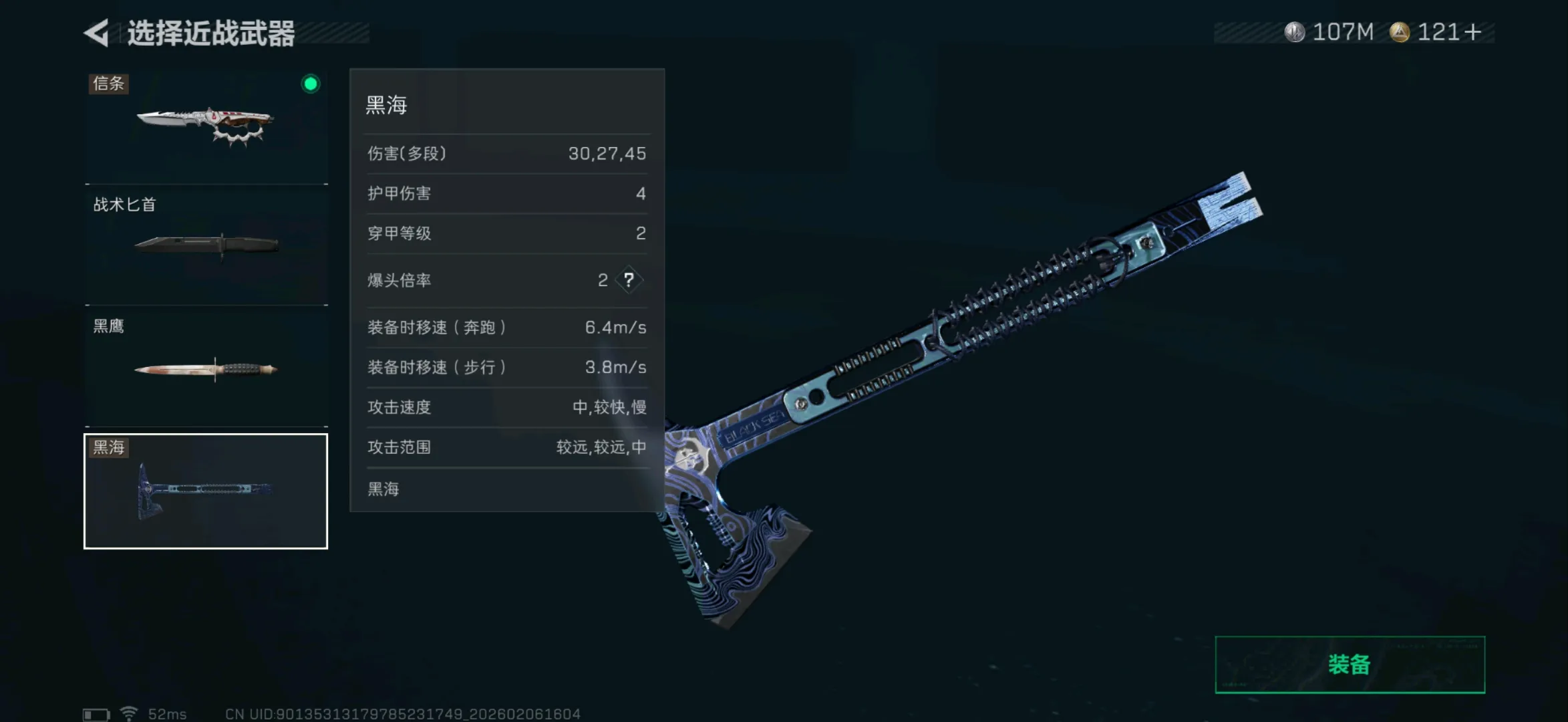Select the 信条 knuckle knife weapon

click(206, 126)
